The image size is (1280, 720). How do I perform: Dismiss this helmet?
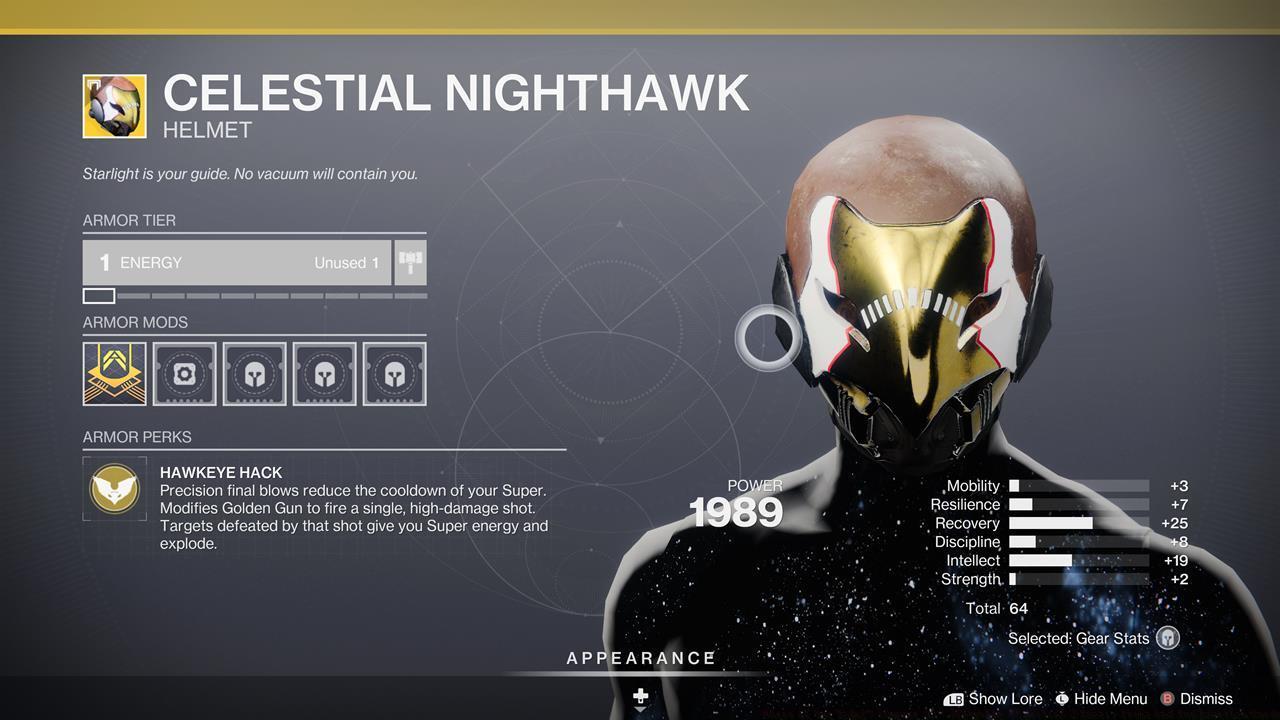coord(1201,699)
